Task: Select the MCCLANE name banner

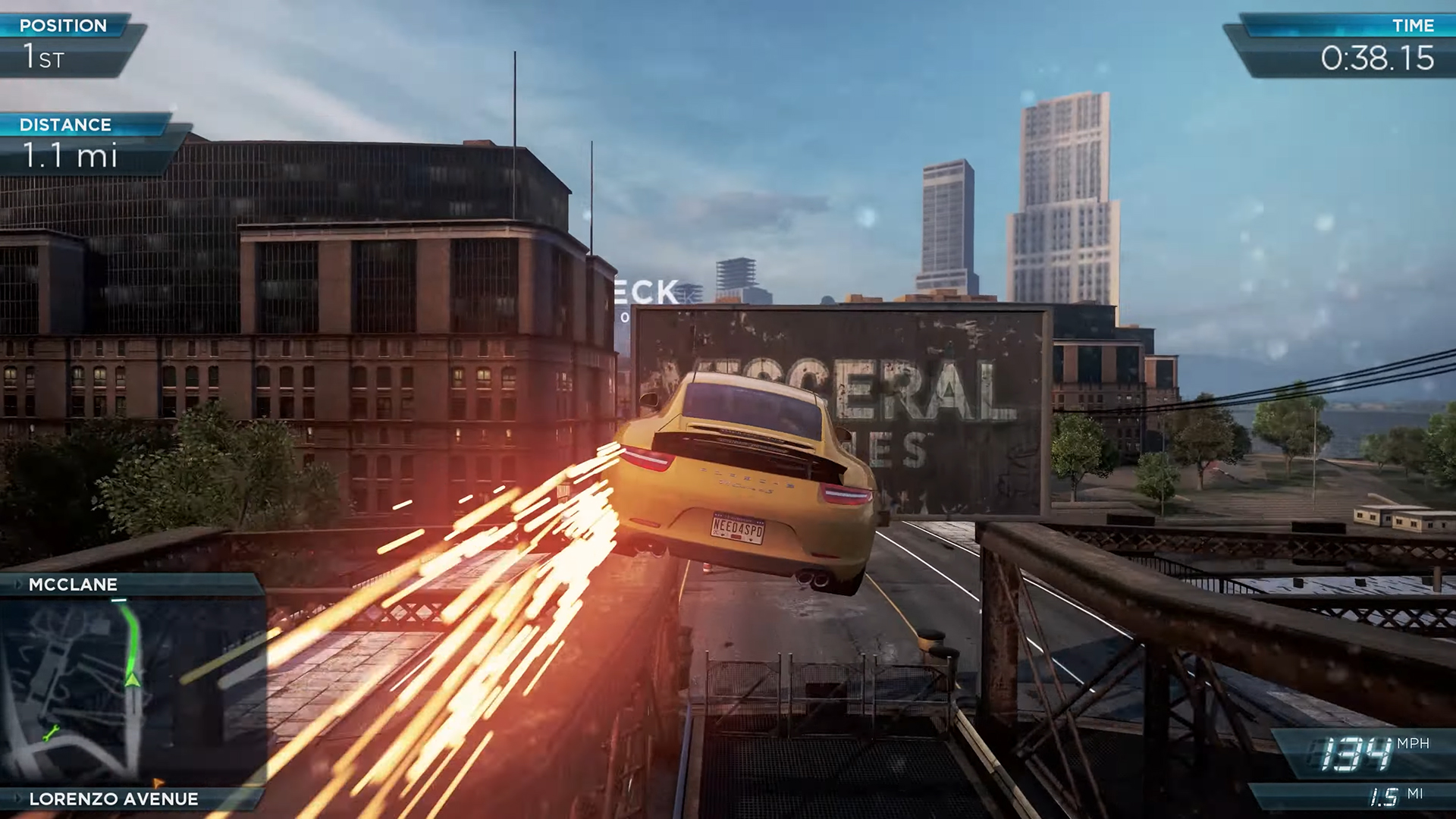Action: tap(72, 584)
